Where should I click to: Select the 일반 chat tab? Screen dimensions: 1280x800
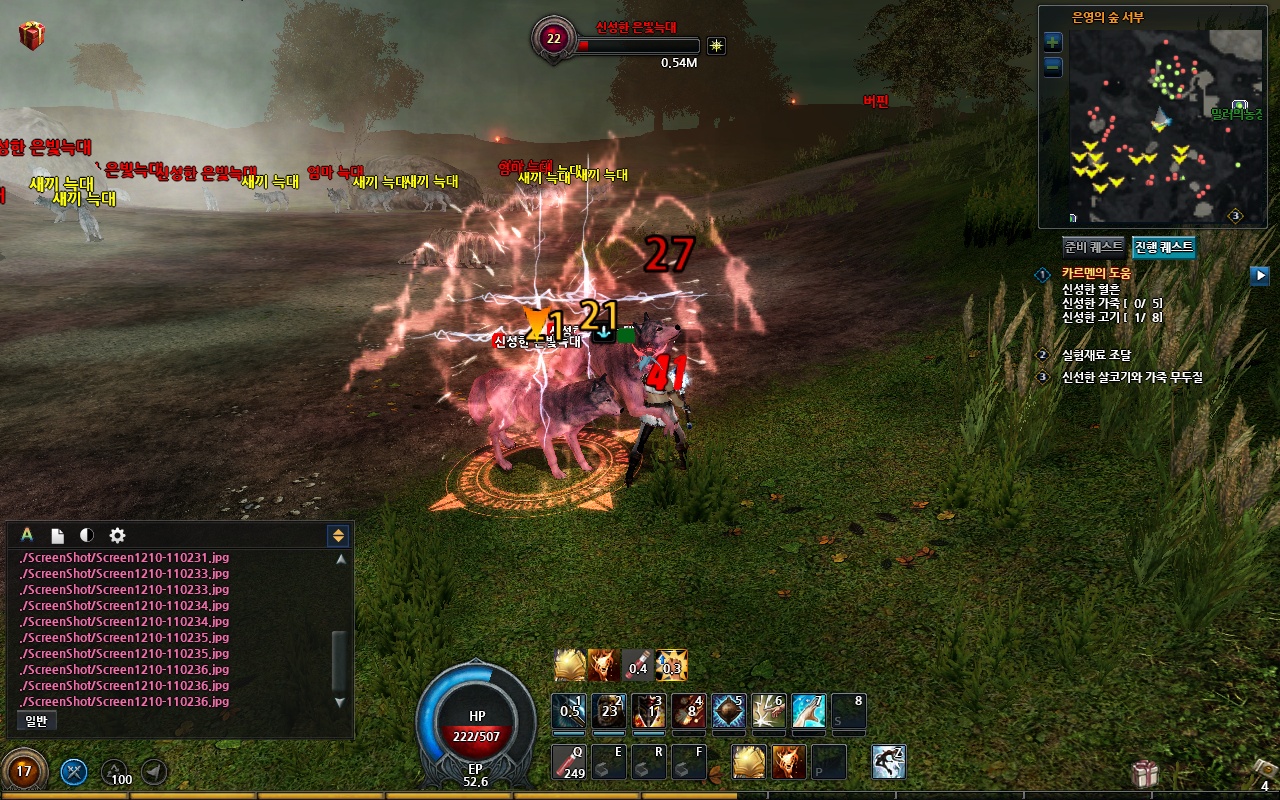pos(37,720)
